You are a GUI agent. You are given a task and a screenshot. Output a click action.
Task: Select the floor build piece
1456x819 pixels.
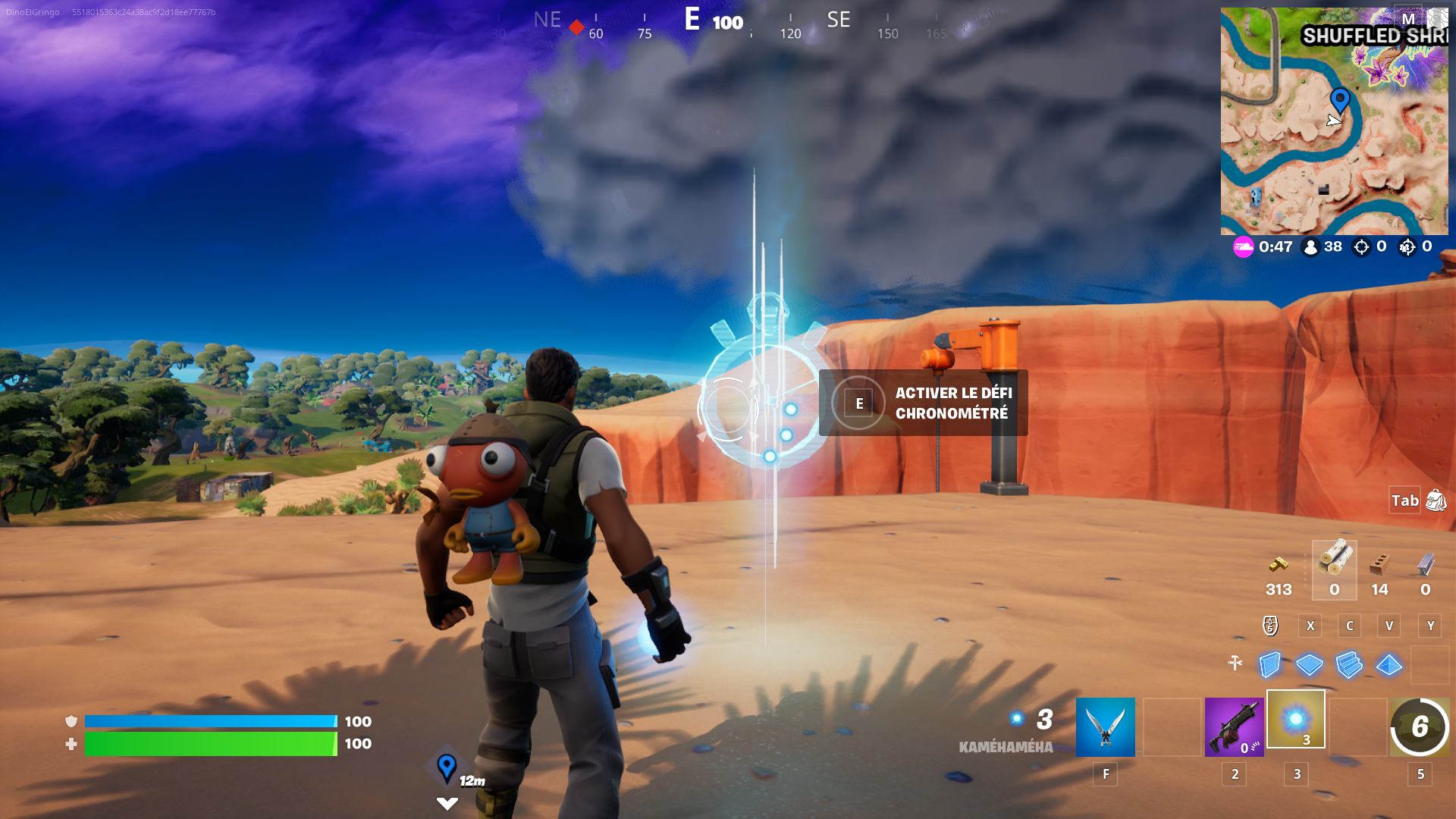(x=1310, y=662)
